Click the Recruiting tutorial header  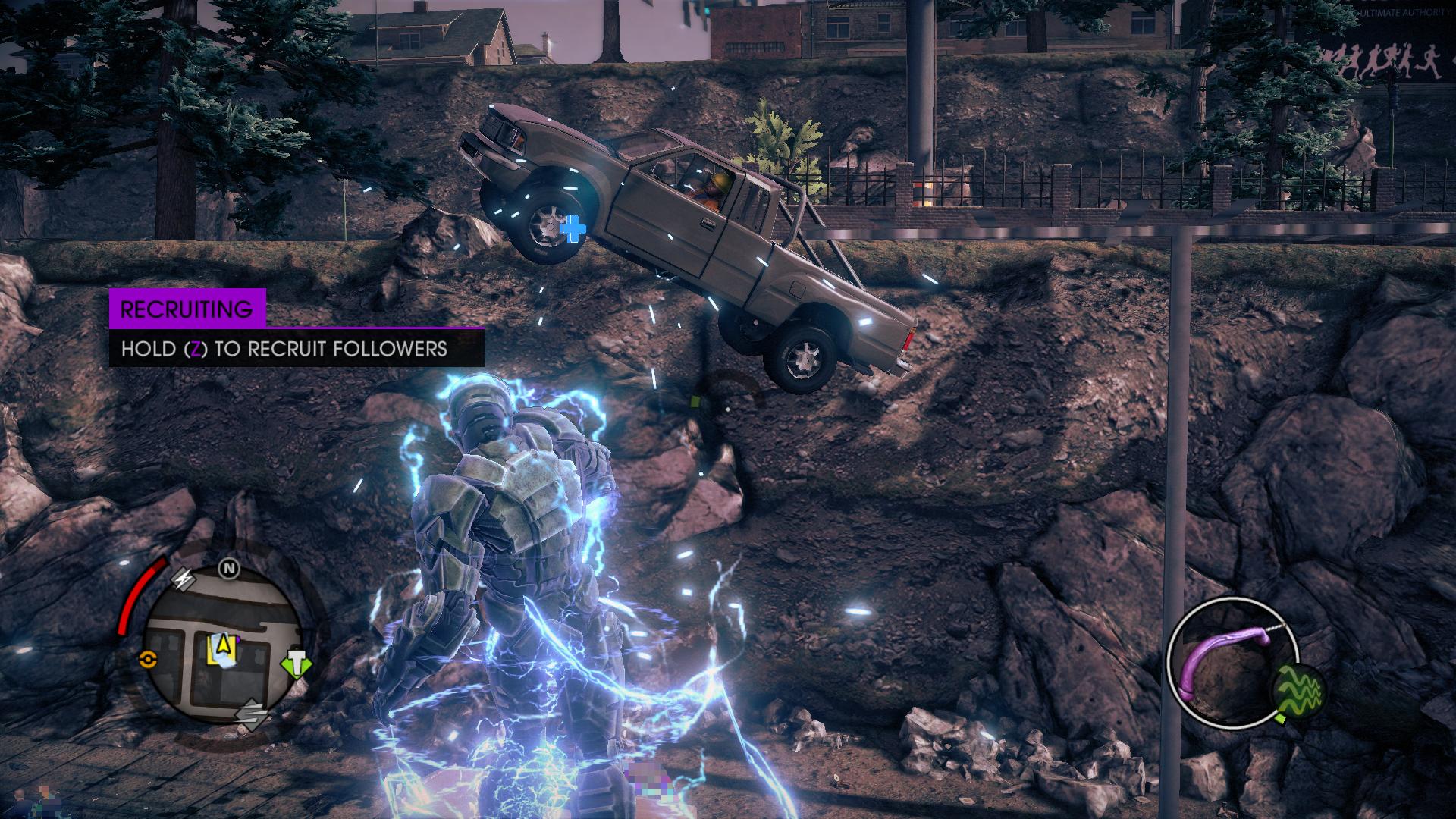click(x=187, y=309)
